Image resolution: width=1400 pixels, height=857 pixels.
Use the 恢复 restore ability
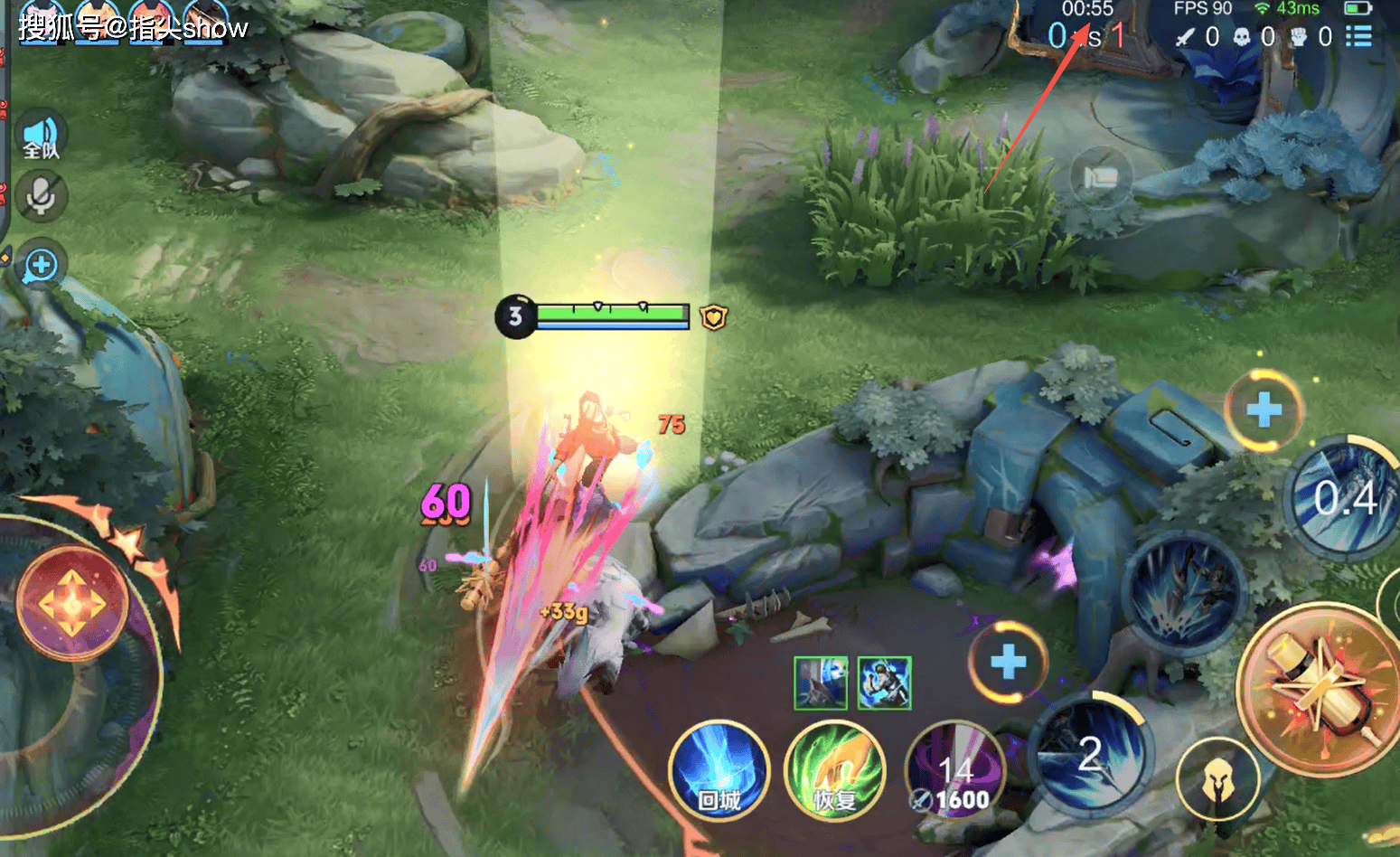point(834,771)
